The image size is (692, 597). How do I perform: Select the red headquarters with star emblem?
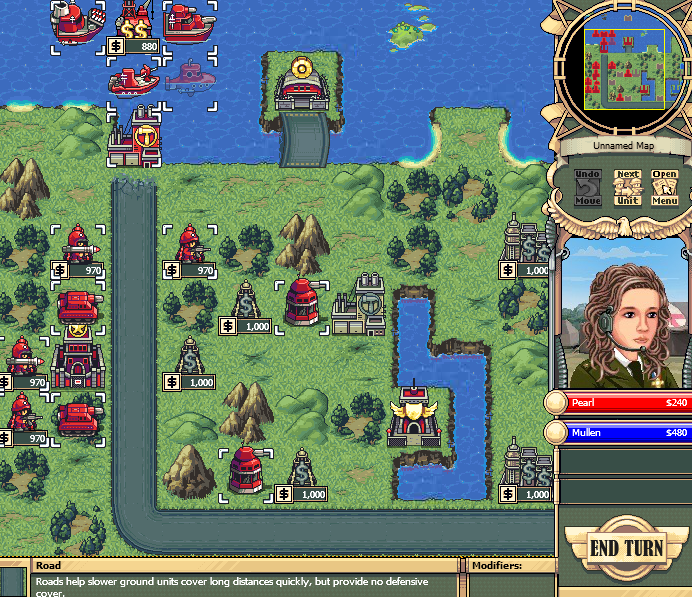pos(78,352)
